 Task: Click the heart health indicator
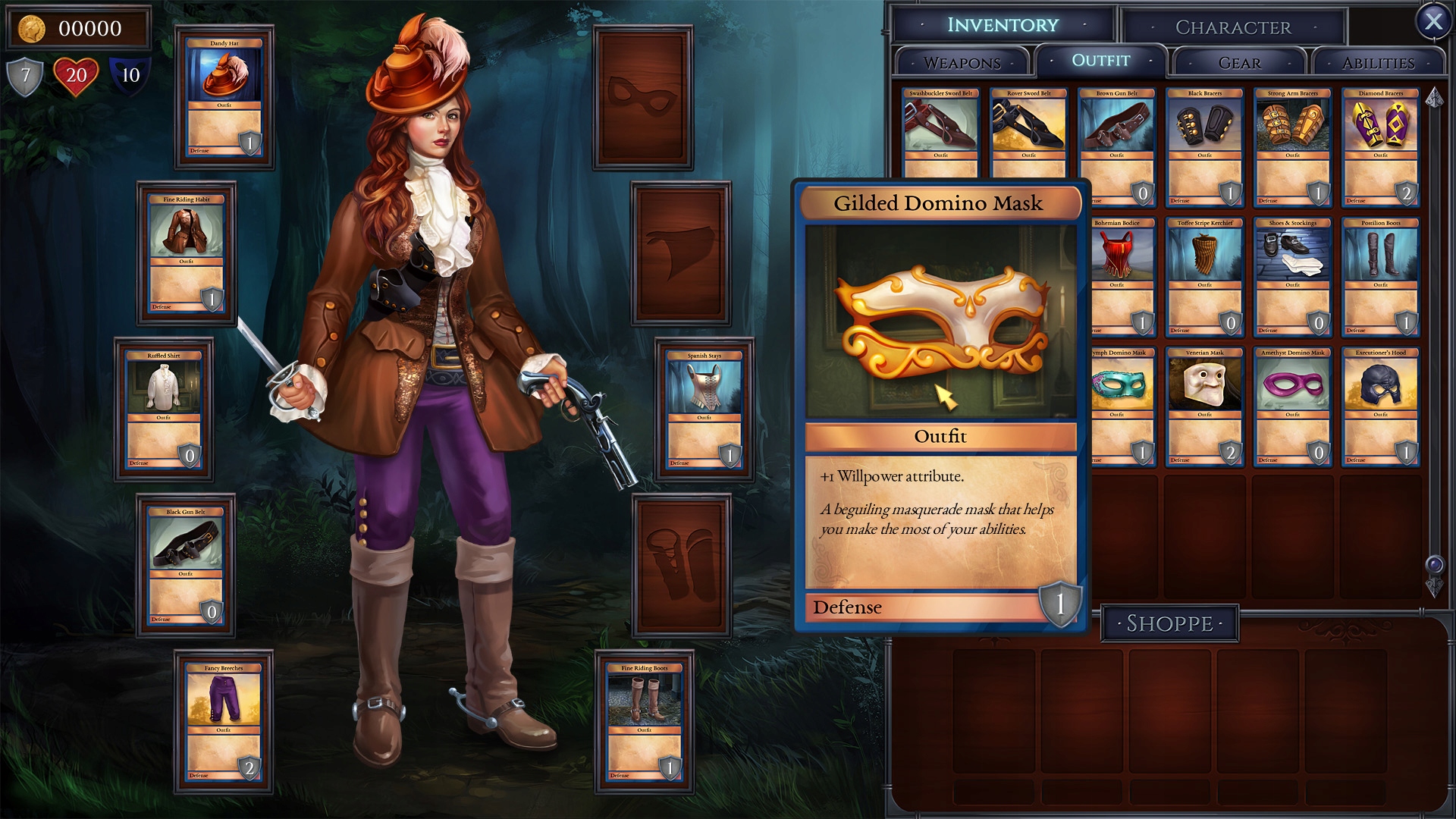(x=78, y=76)
